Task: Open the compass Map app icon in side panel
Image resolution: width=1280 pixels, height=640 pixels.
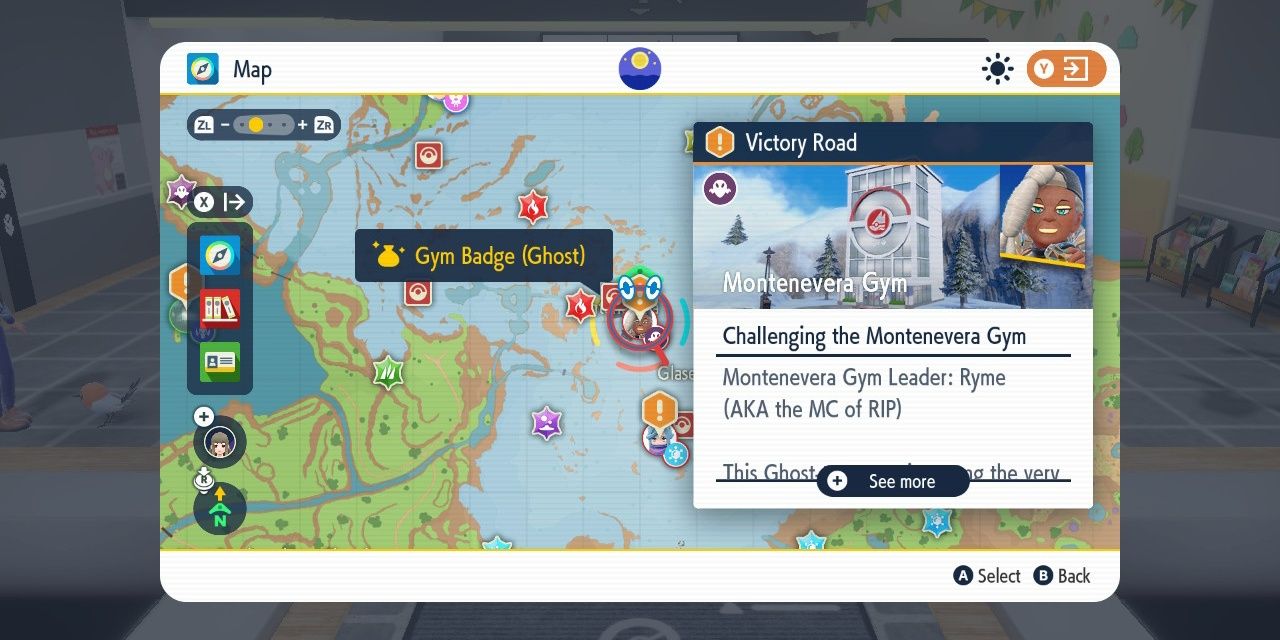Action: [x=220, y=256]
